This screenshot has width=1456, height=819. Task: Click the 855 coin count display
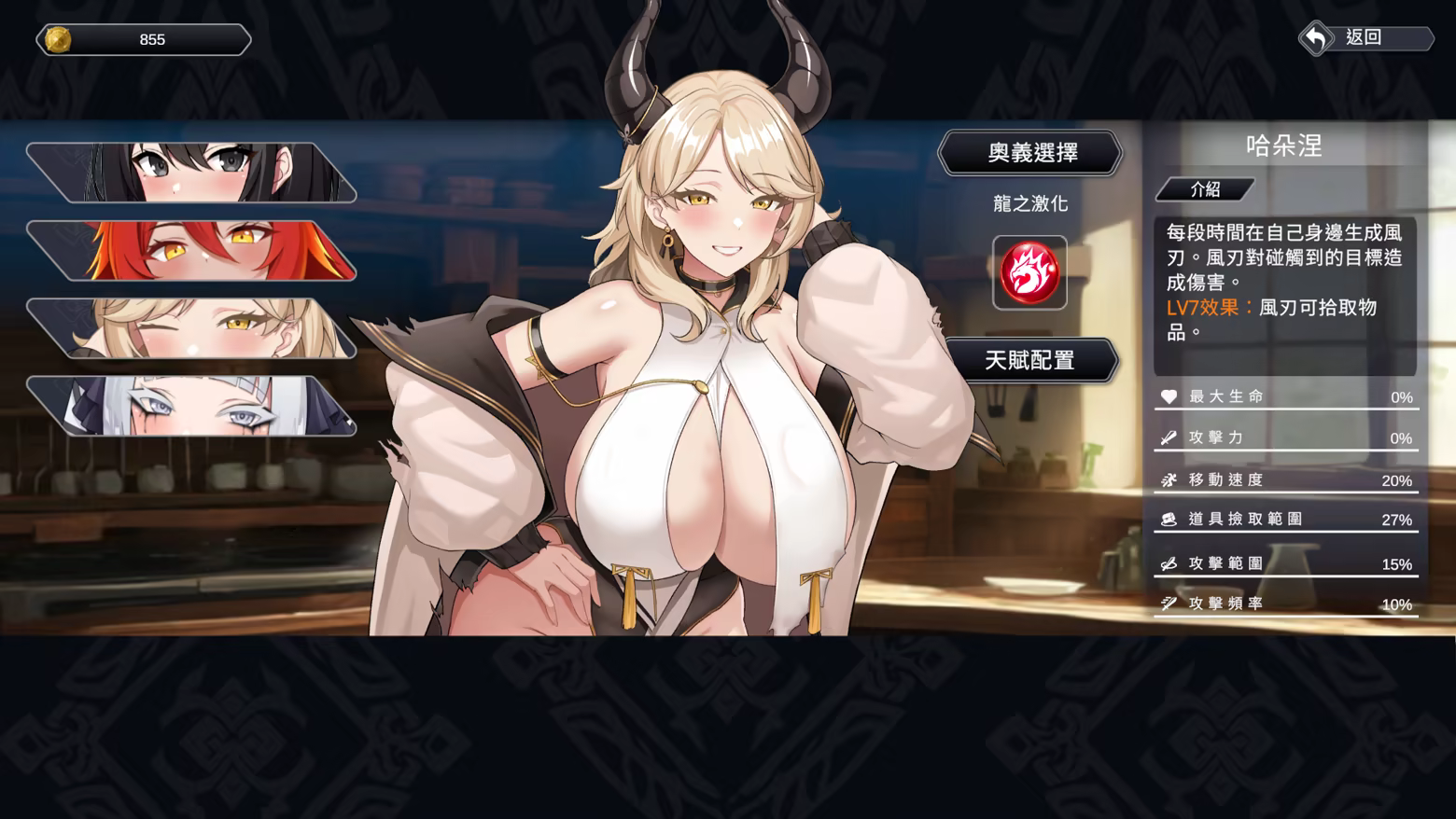pos(152,39)
